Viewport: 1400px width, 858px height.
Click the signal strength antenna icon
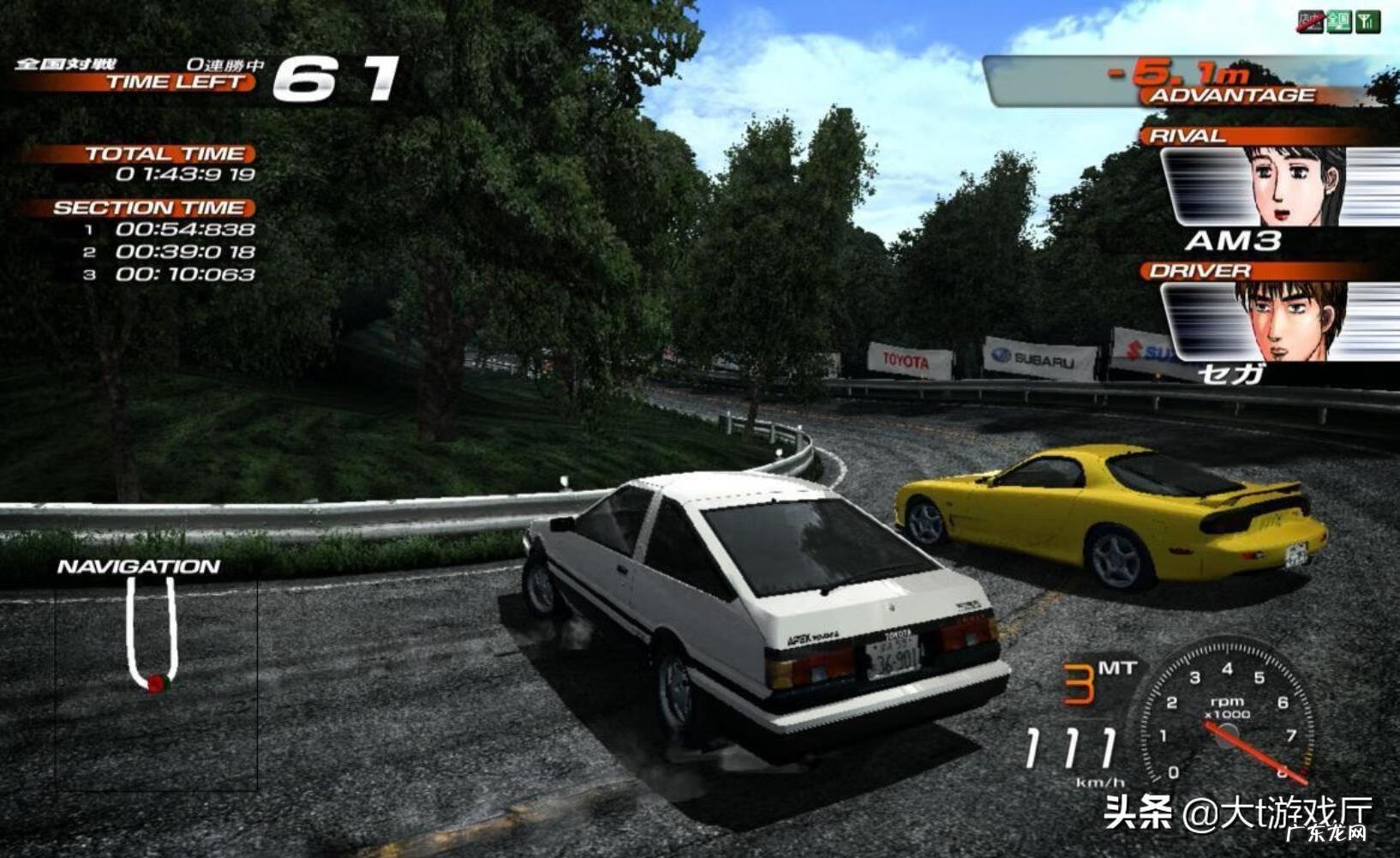pos(1367,21)
